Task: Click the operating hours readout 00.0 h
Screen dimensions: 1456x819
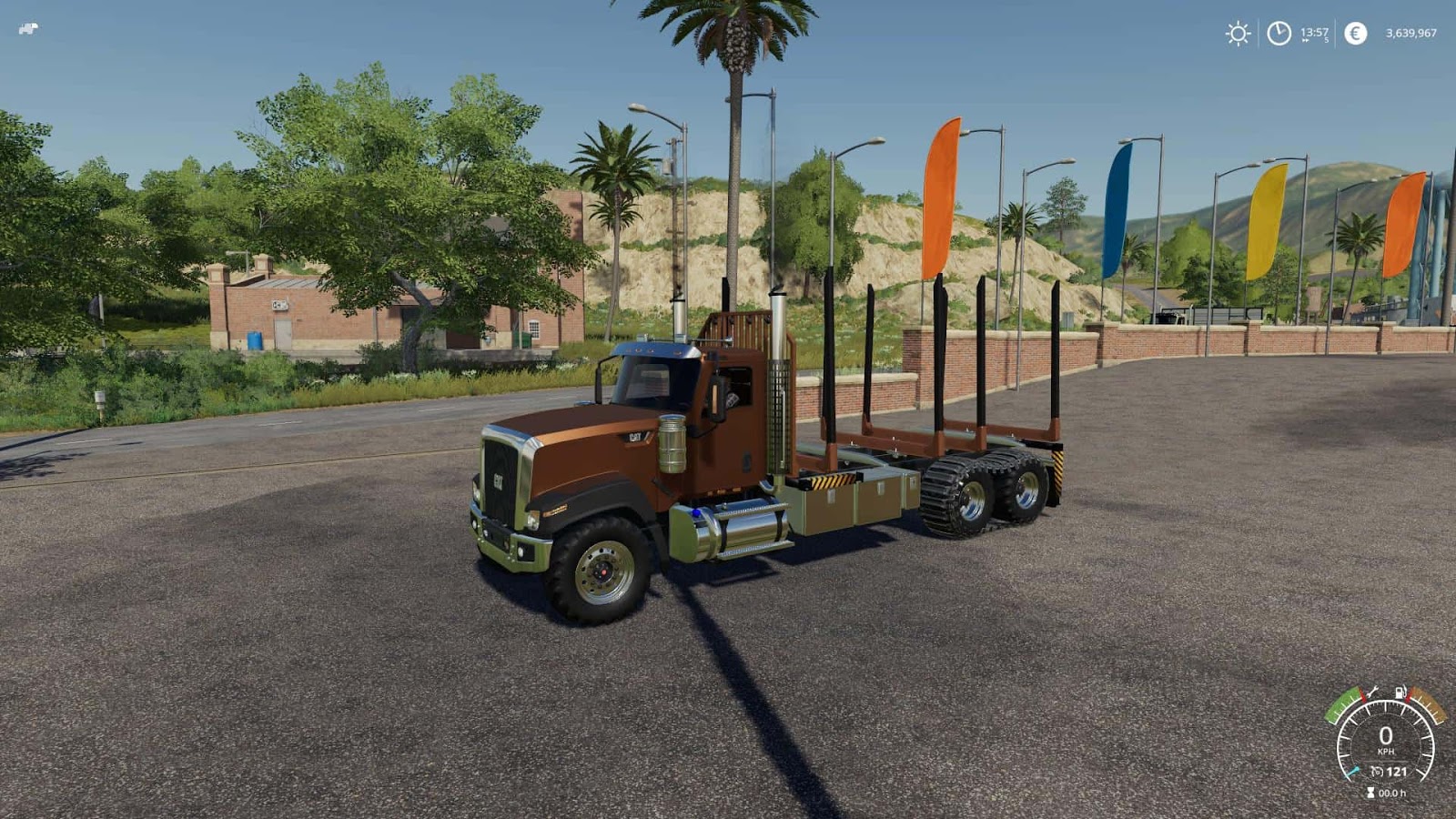Action: [1392, 793]
